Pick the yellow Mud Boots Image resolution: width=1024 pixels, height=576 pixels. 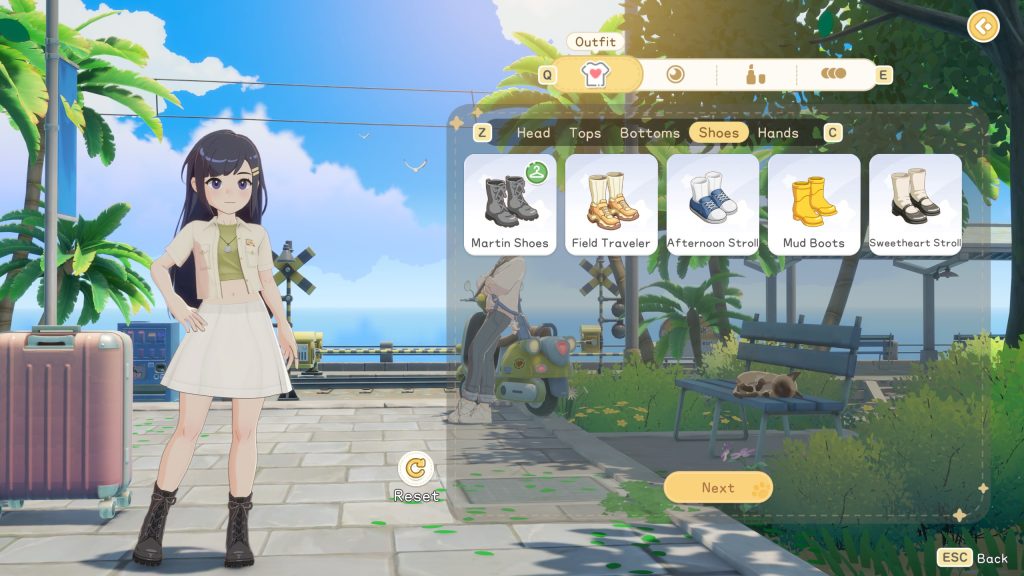click(814, 204)
